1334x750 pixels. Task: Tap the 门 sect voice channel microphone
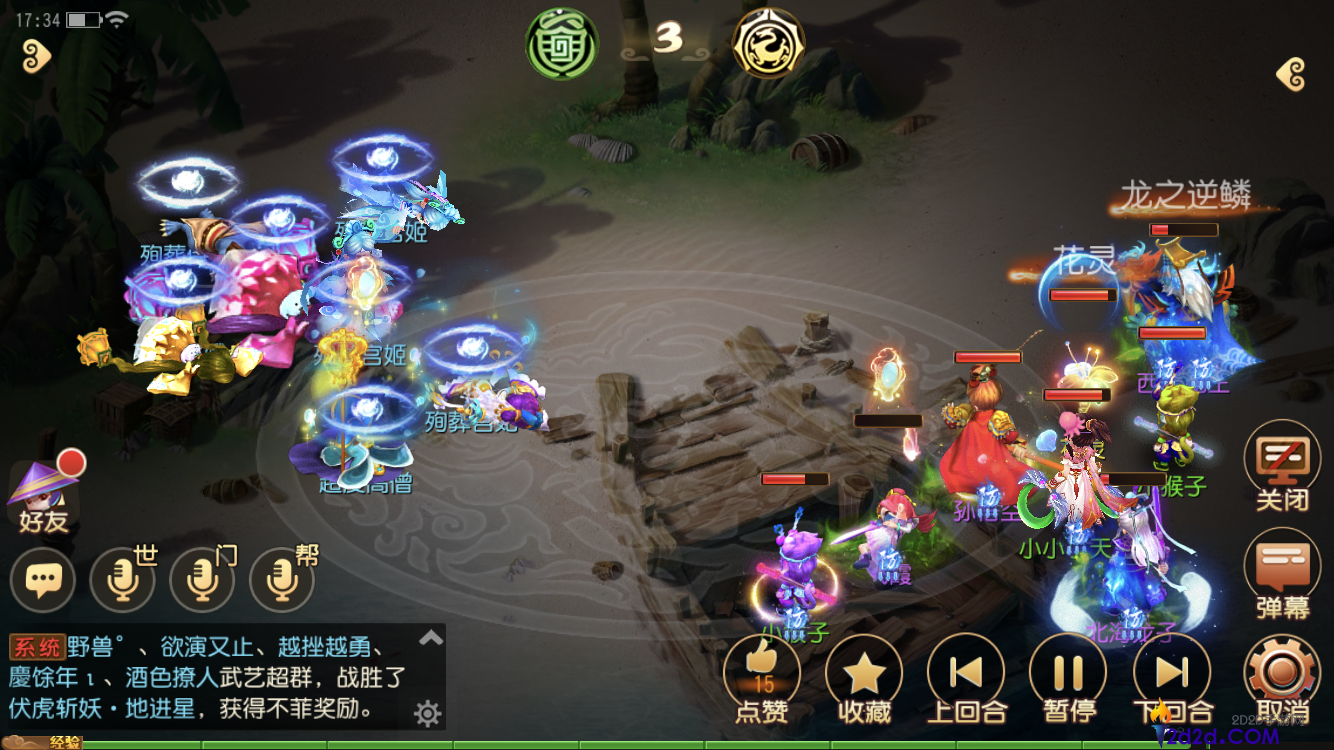click(x=201, y=580)
